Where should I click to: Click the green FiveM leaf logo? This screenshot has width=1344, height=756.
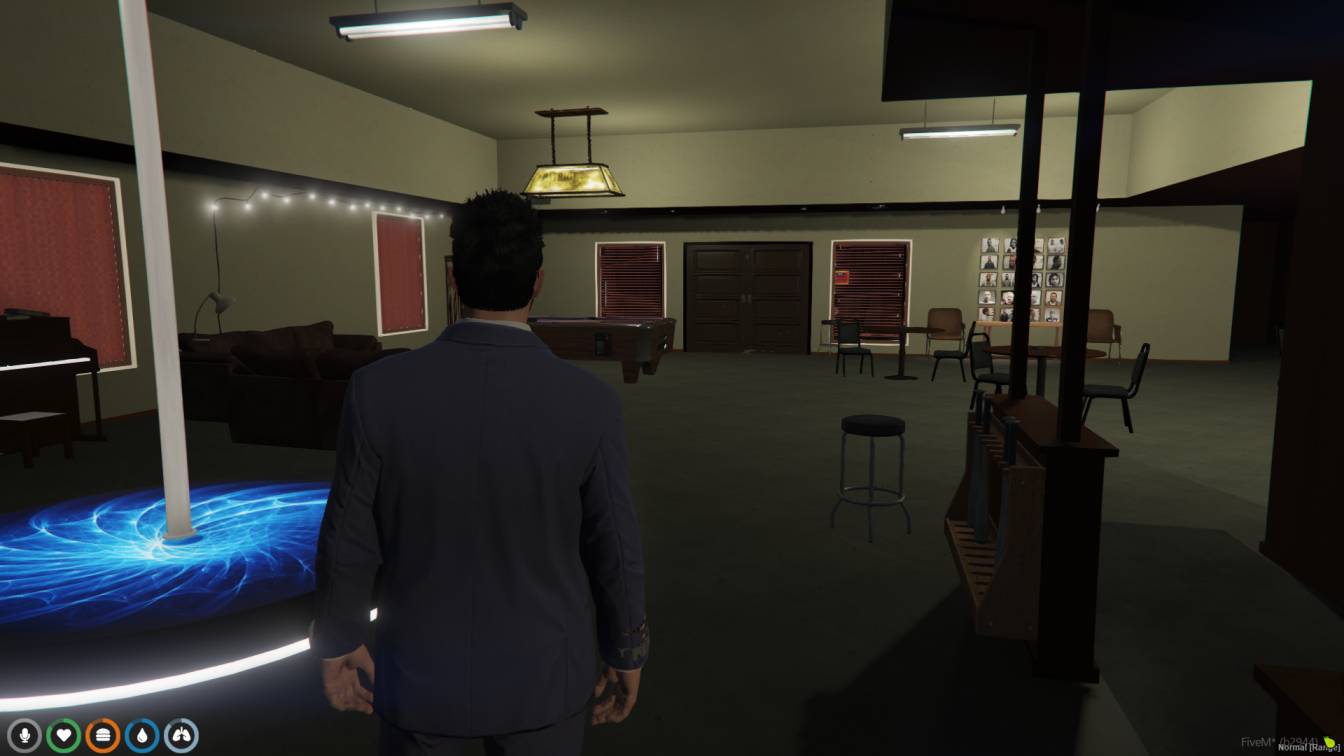(x=1330, y=742)
